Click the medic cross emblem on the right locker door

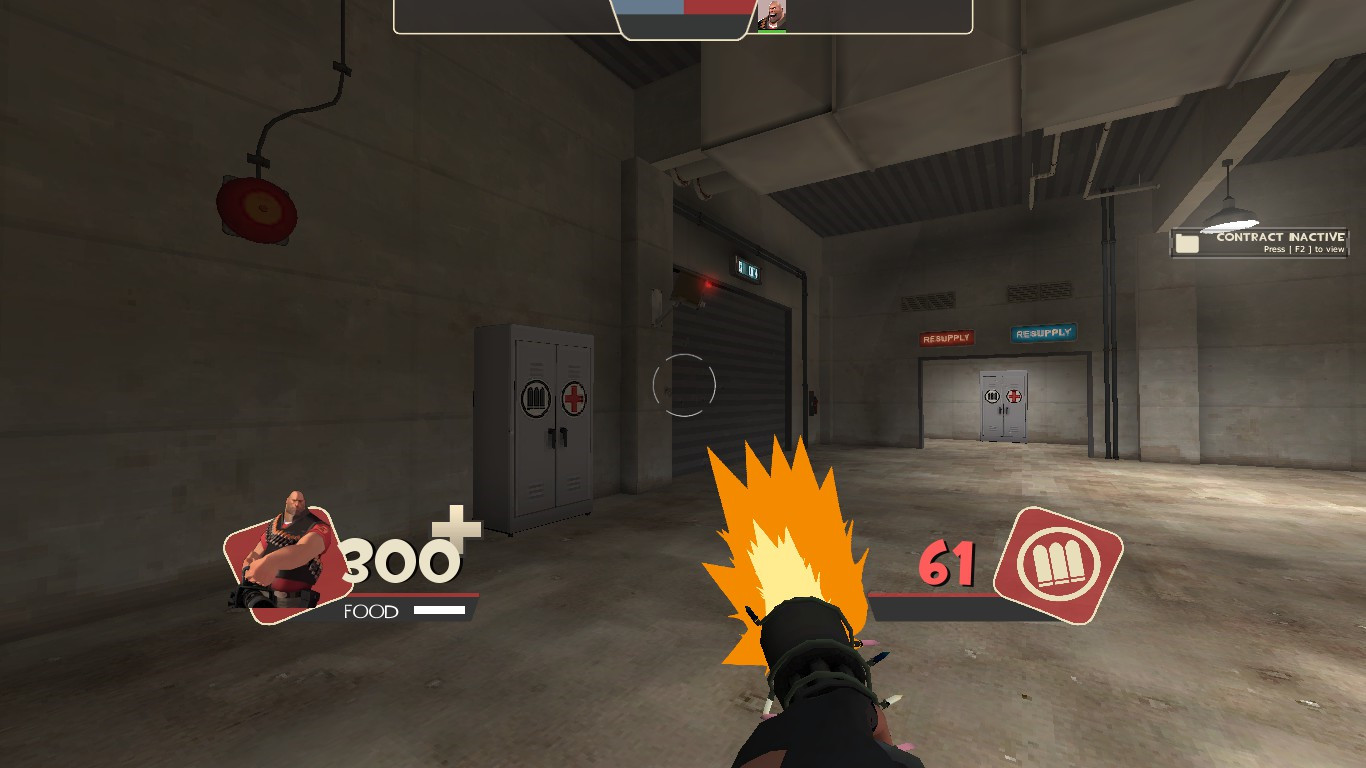(x=573, y=398)
